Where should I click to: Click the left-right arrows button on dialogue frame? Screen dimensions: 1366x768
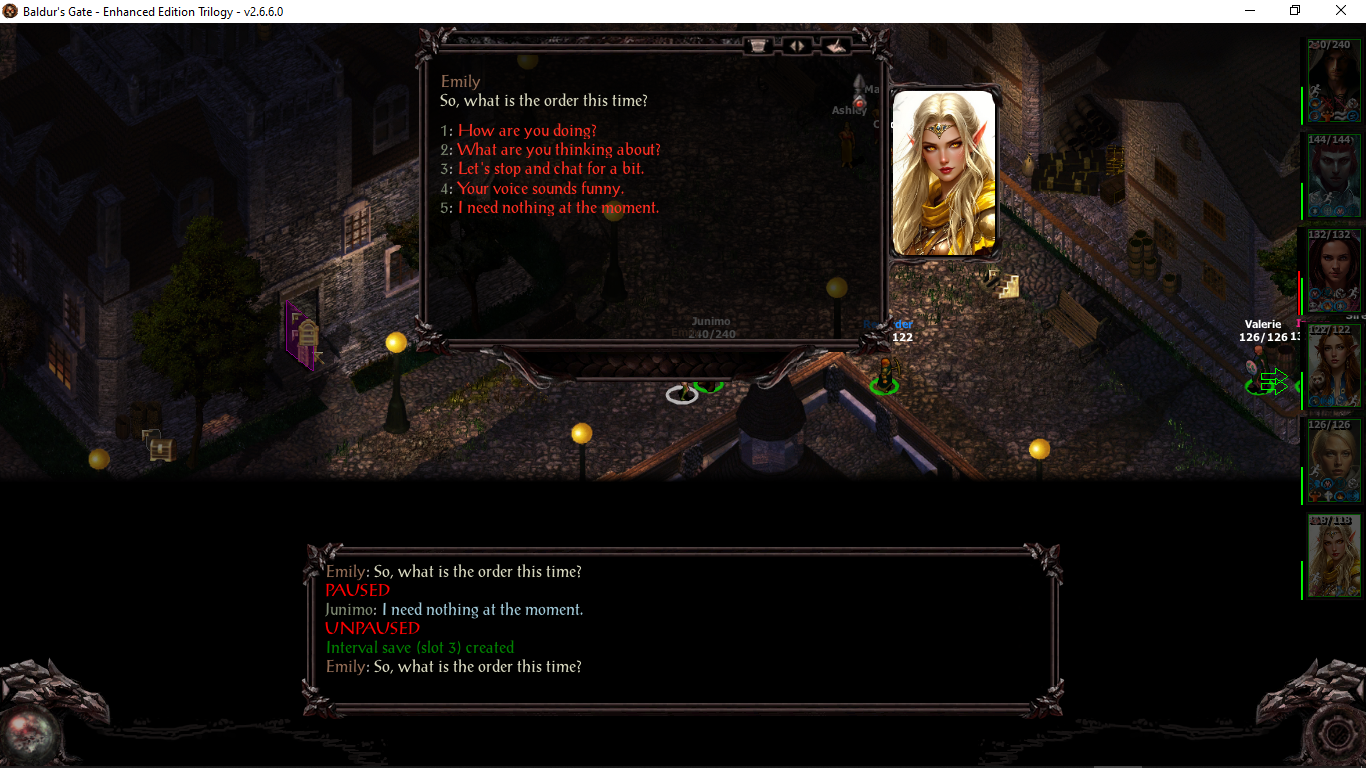tap(797, 46)
